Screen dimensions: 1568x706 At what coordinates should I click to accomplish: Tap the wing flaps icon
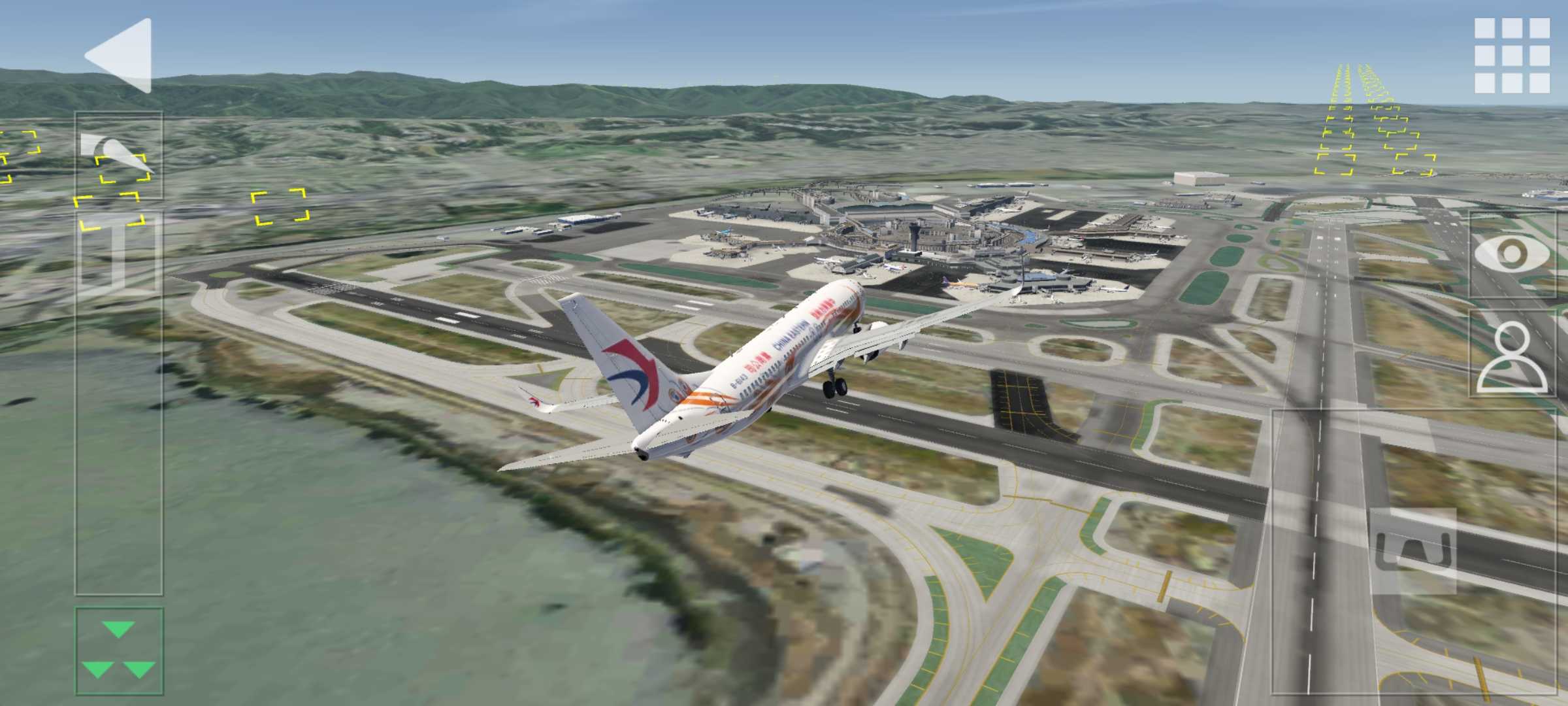coord(118,156)
